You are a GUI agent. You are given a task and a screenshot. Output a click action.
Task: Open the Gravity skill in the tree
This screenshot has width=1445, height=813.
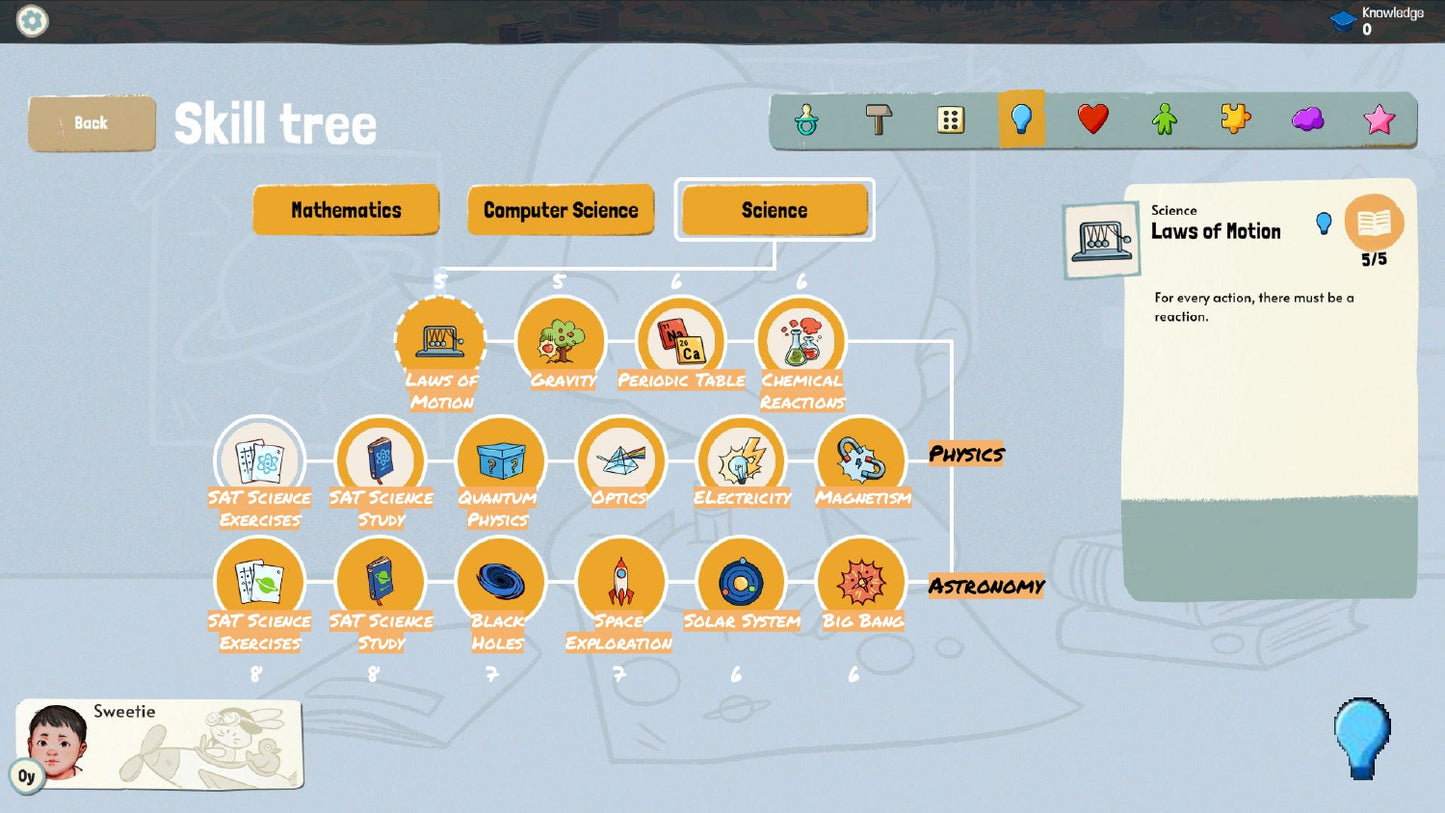[561, 340]
